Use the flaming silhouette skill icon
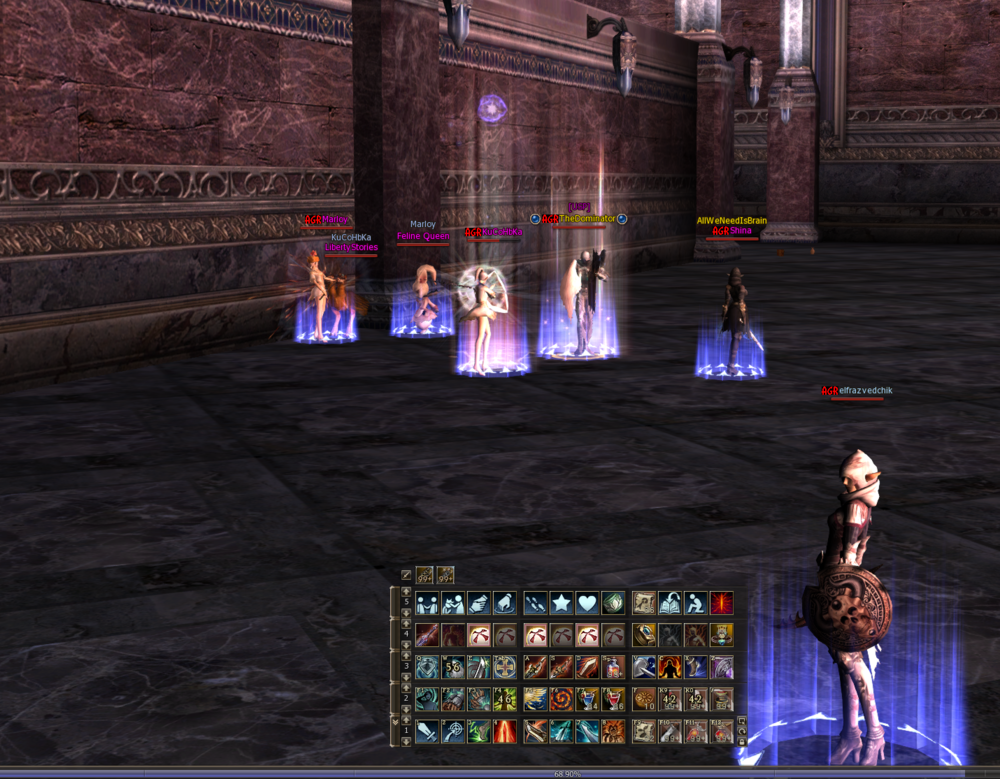The image size is (1000, 779). point(669,667)
